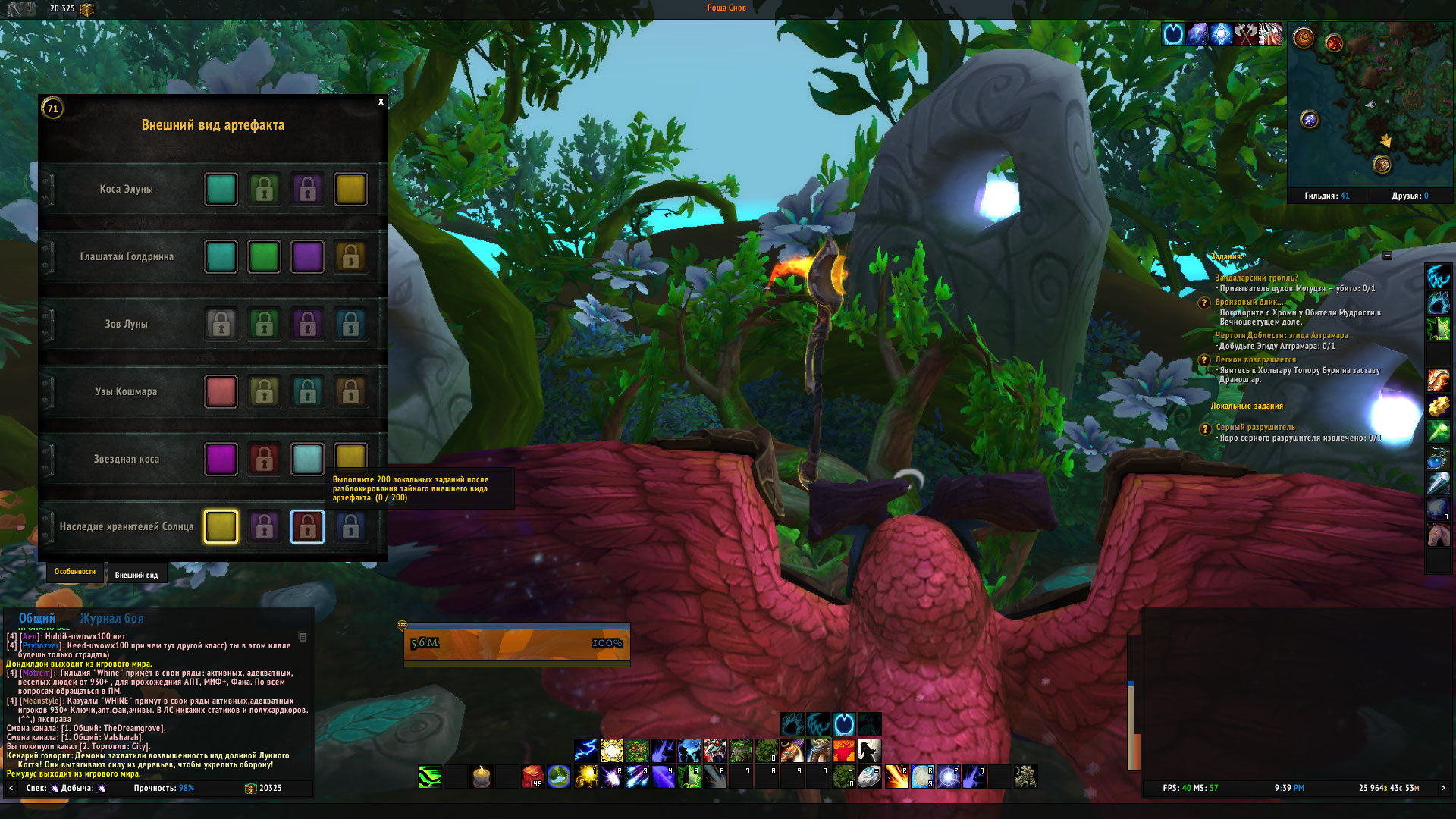
Task: Close the artifact appearance window
Action: pos(381,102)
